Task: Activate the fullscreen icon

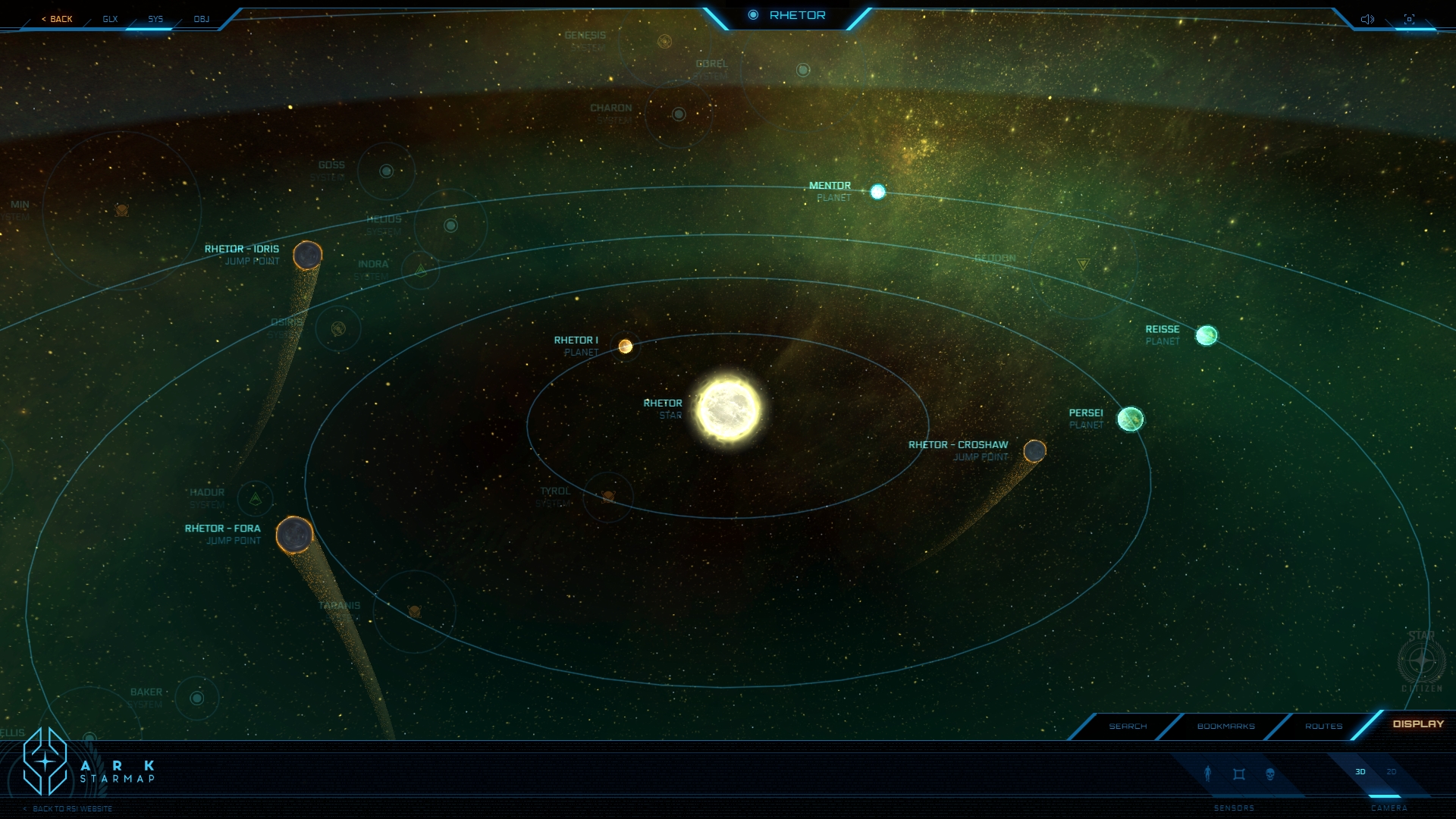Action: 1409,19
